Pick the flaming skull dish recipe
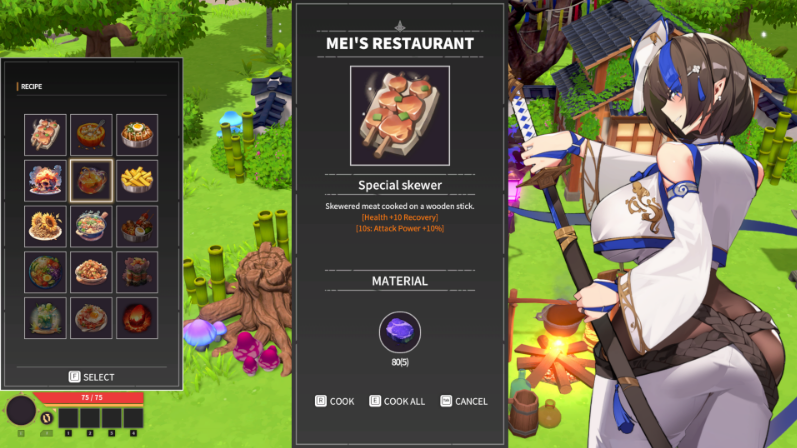The width and height of the screenshot is (797, 448). (x=46, y=180)
